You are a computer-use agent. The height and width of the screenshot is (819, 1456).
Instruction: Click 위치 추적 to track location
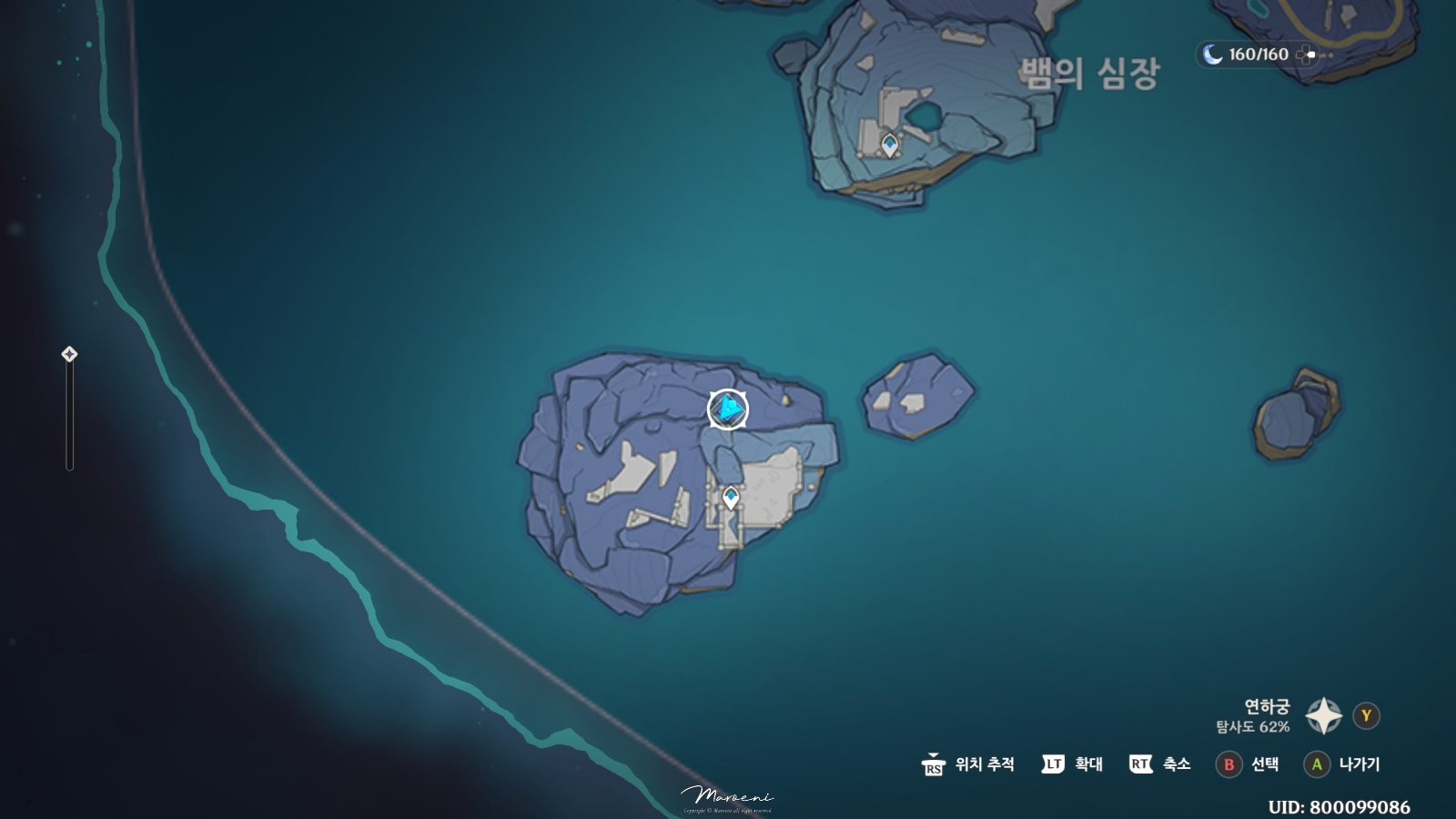pos(985,764)
